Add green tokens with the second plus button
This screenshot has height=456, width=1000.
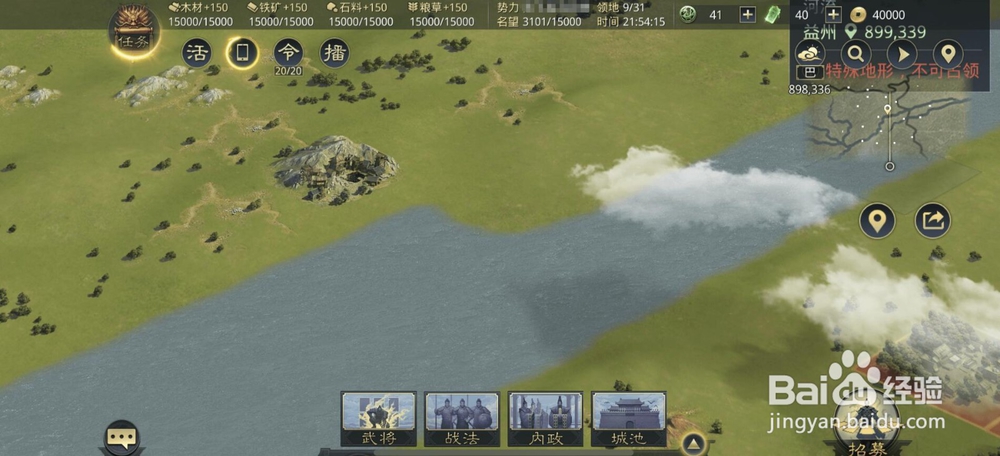832,15
